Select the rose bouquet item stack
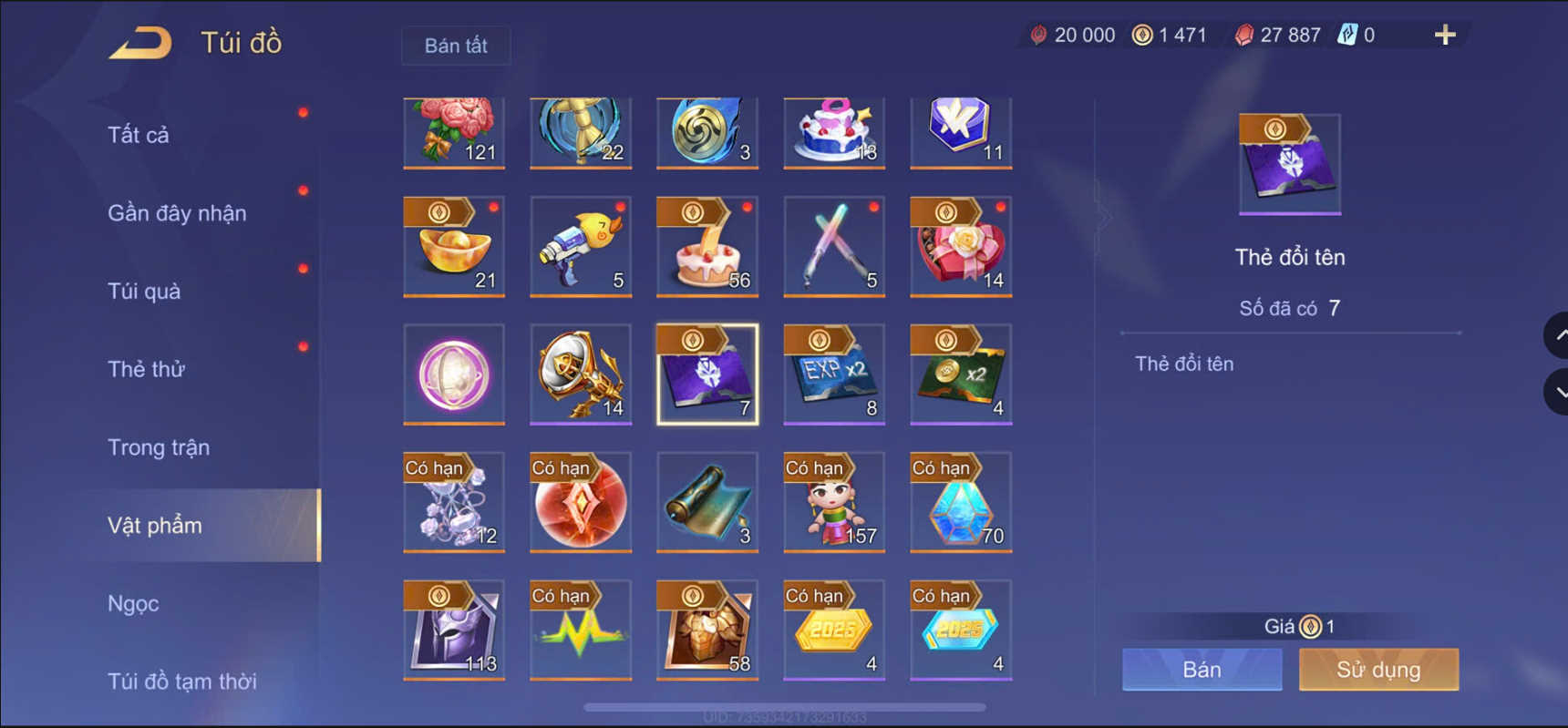 453,132
